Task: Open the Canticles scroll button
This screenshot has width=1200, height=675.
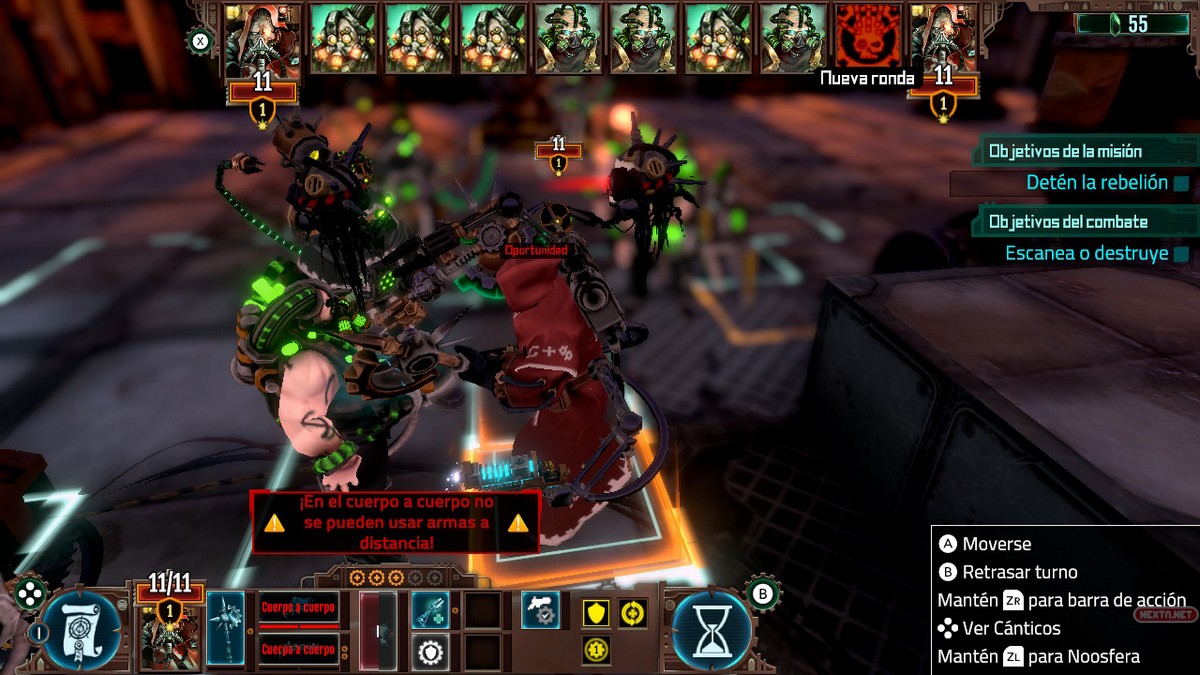Action: [x=82, y=630]
